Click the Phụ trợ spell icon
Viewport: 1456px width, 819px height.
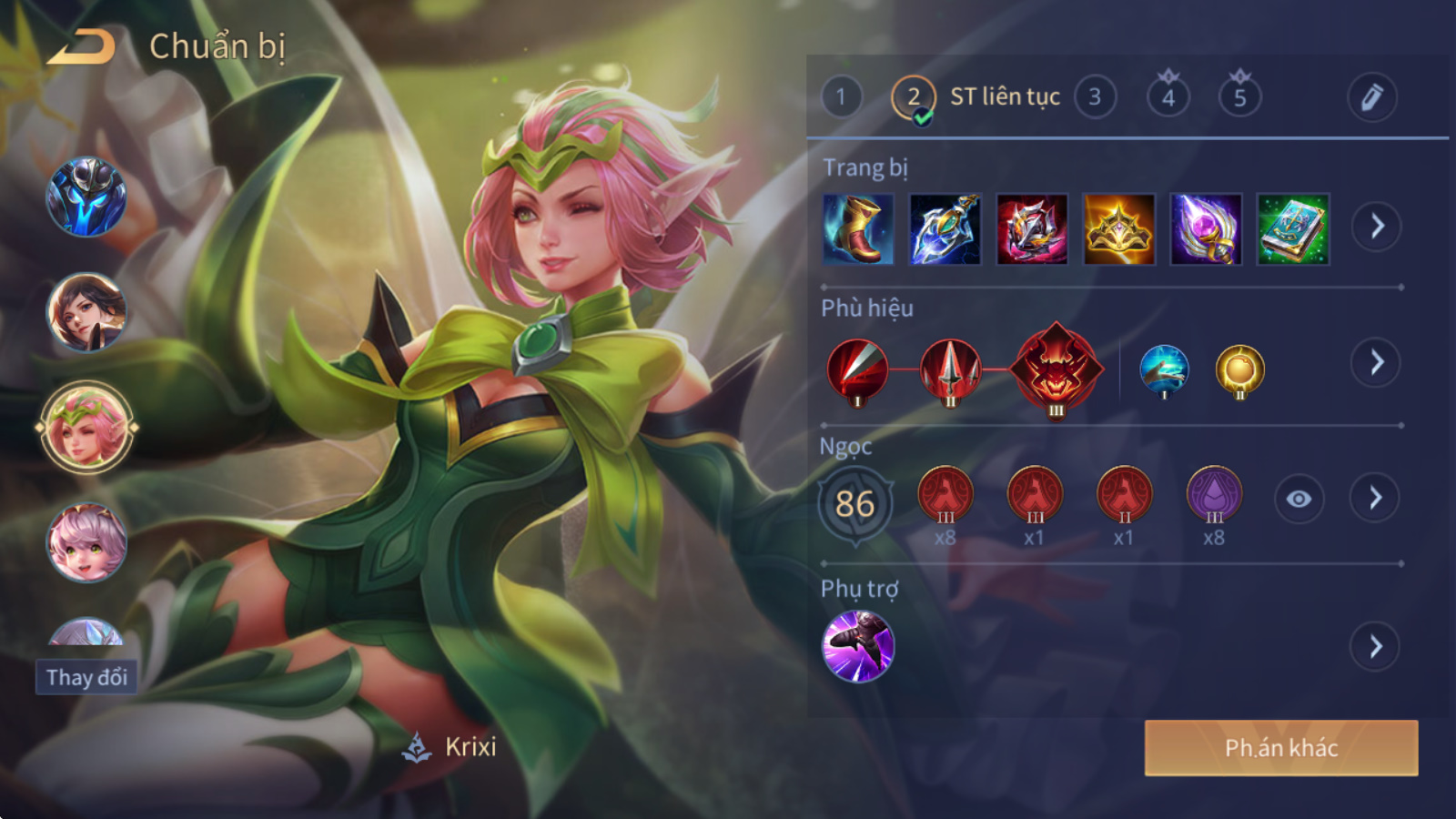pos(858,646)
